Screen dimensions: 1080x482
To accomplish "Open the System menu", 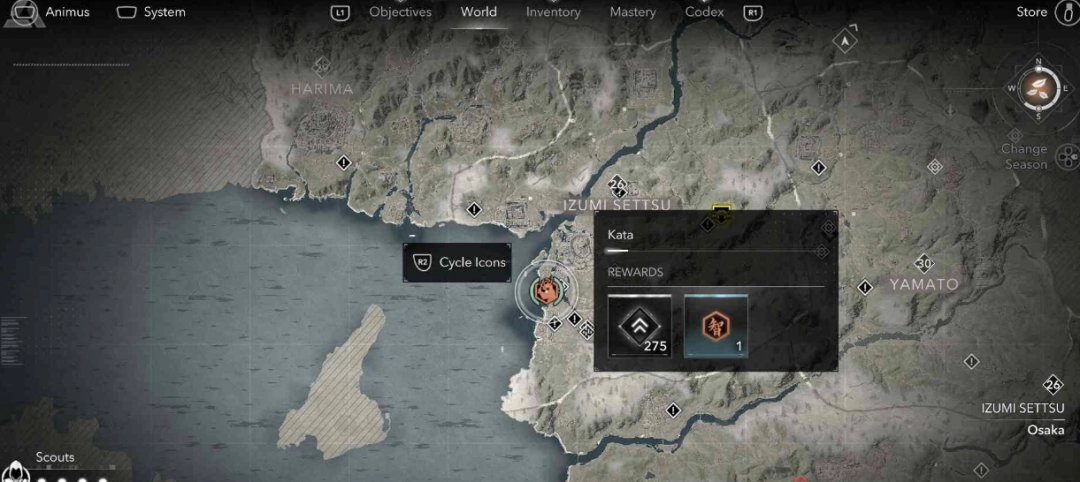I will [152, 12].
